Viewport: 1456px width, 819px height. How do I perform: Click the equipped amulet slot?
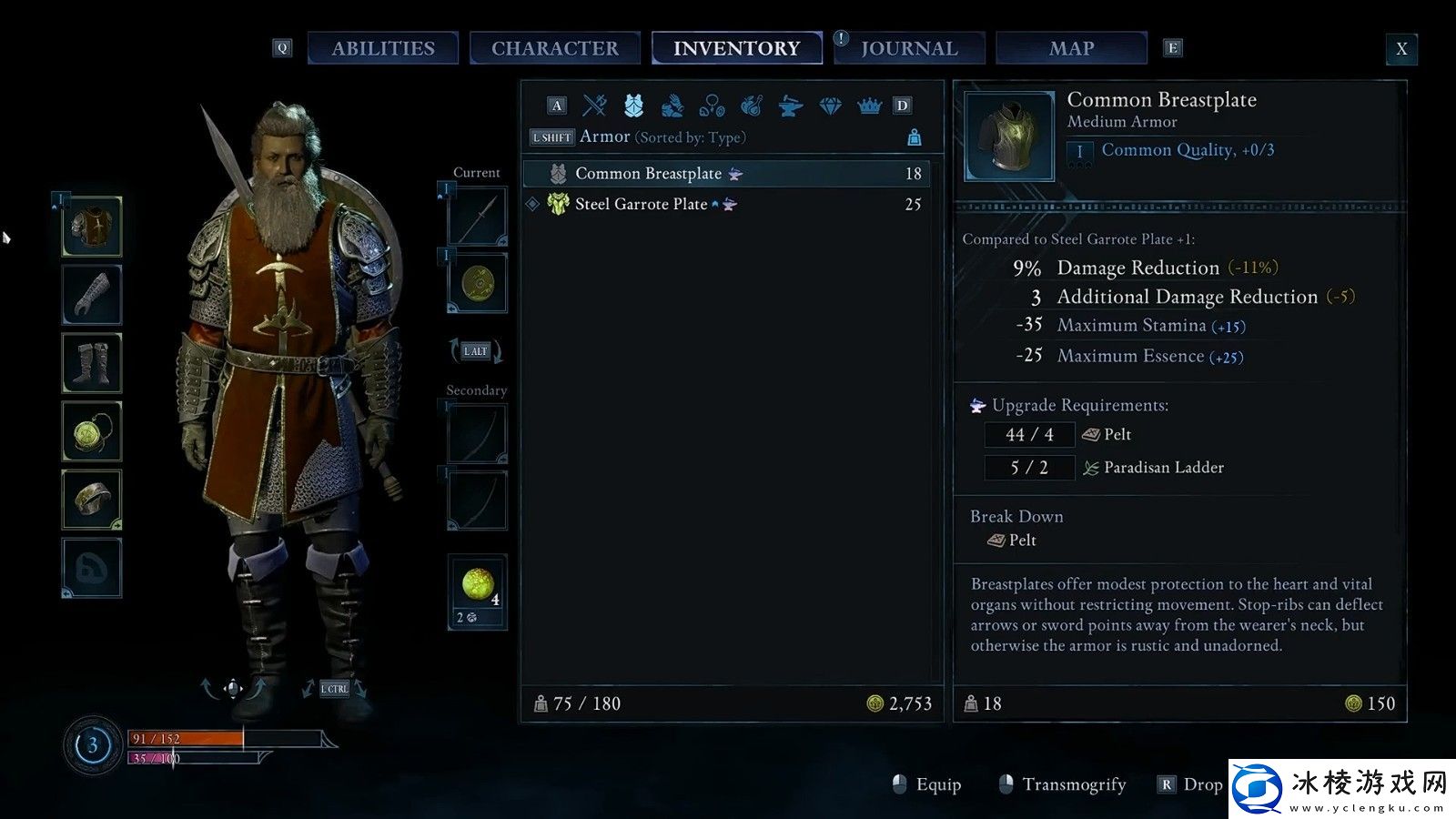point(92,431)
